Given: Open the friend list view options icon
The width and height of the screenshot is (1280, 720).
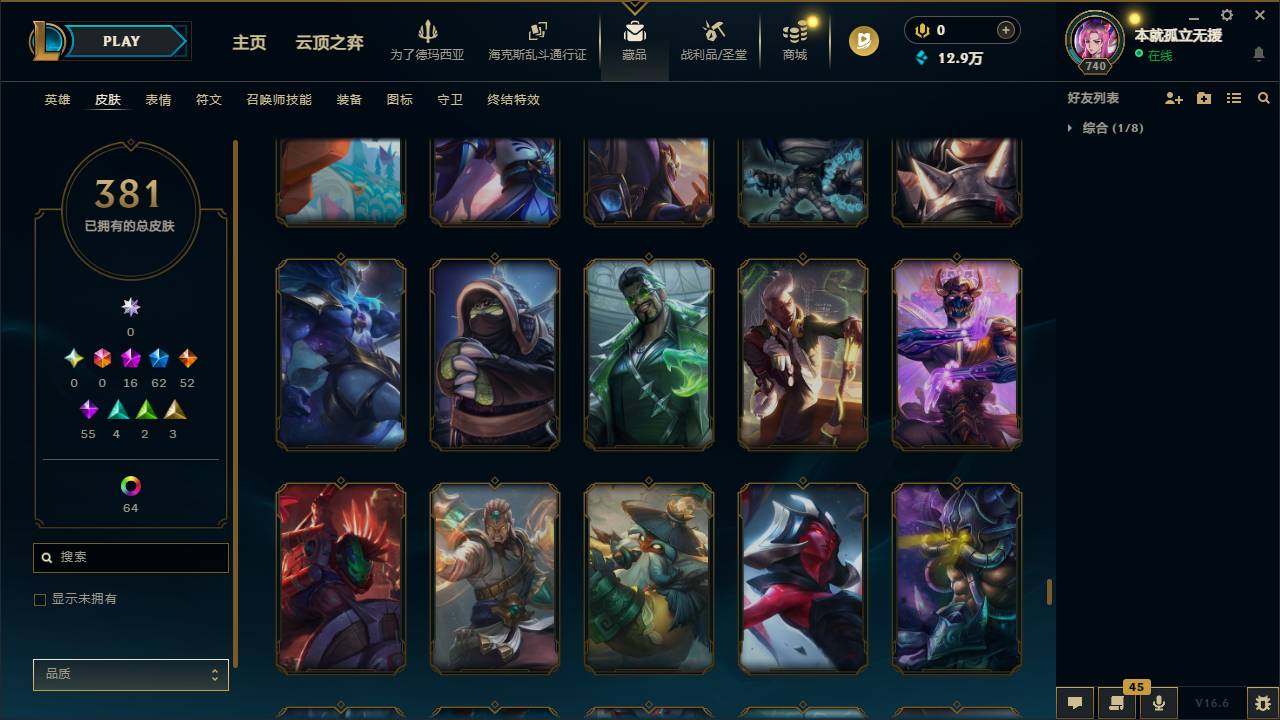Looking at the screenshot, I should tap(1233, 98).
